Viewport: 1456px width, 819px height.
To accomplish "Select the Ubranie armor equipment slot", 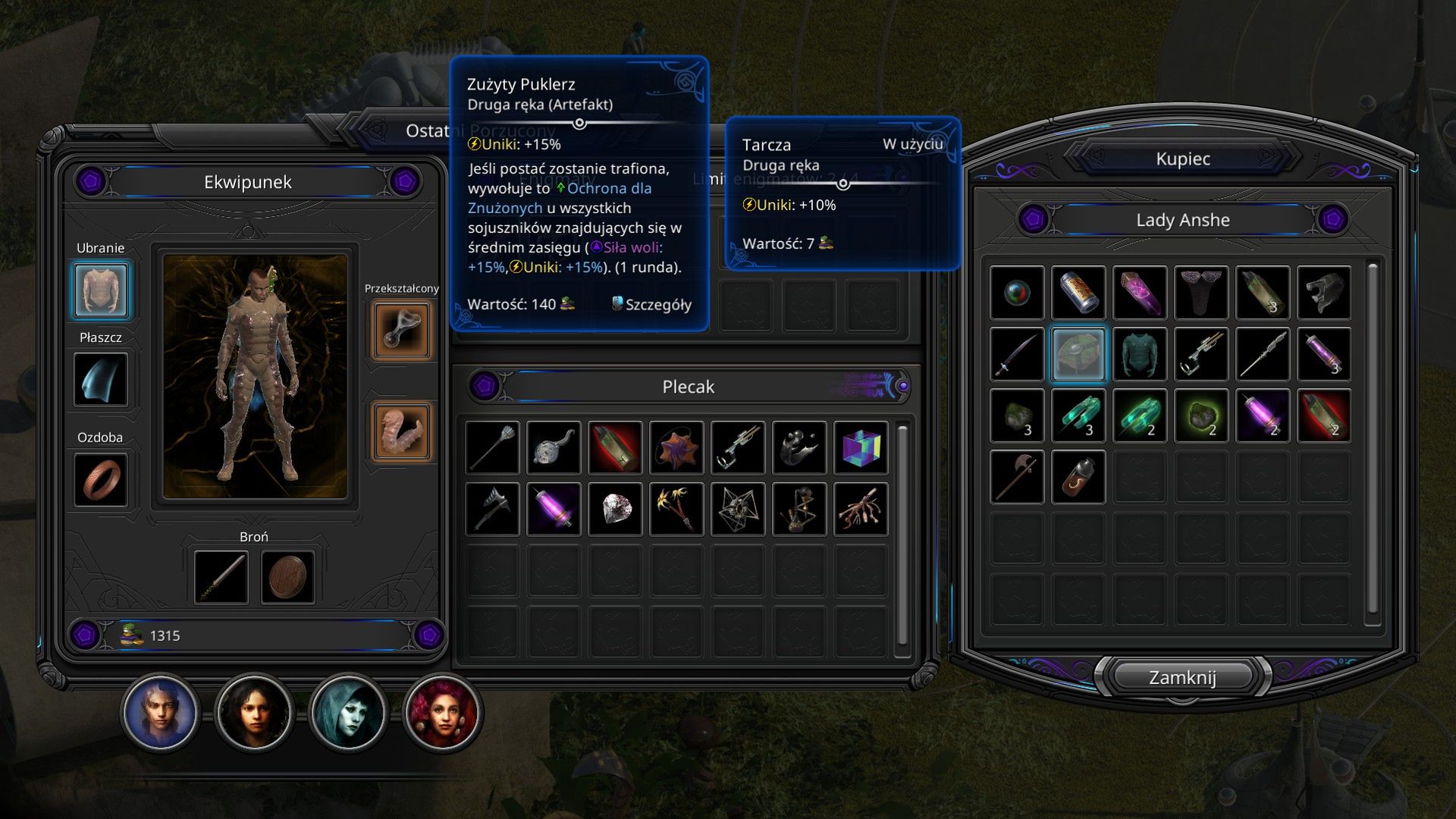I will [101, 290].
